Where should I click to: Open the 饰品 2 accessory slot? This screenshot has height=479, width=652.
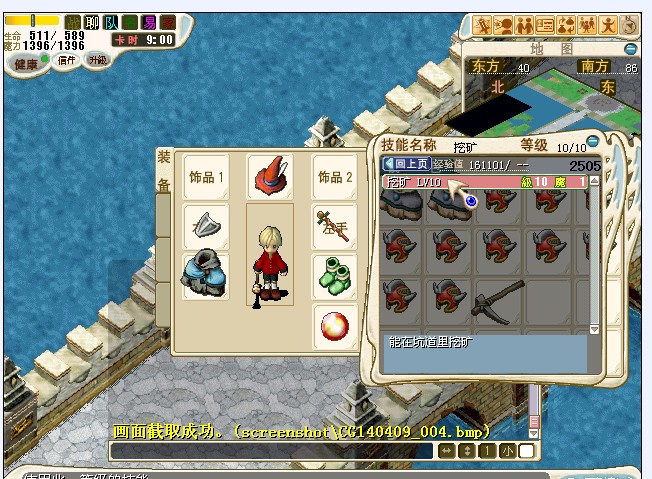[336, 177]
